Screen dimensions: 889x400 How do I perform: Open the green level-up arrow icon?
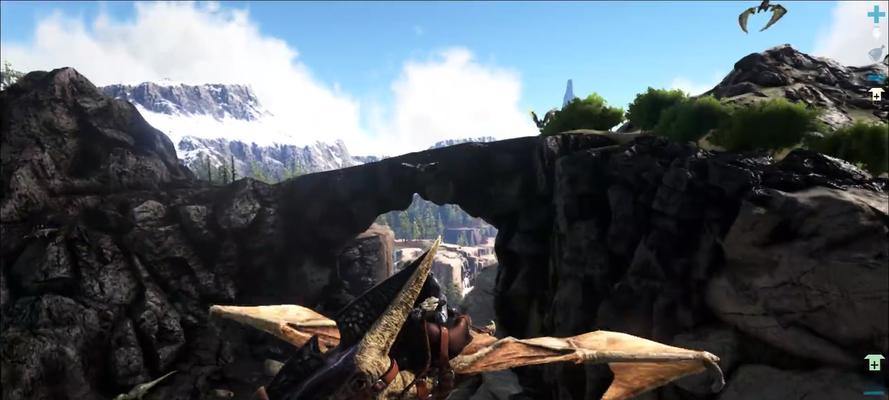click(x=875, y=363)
